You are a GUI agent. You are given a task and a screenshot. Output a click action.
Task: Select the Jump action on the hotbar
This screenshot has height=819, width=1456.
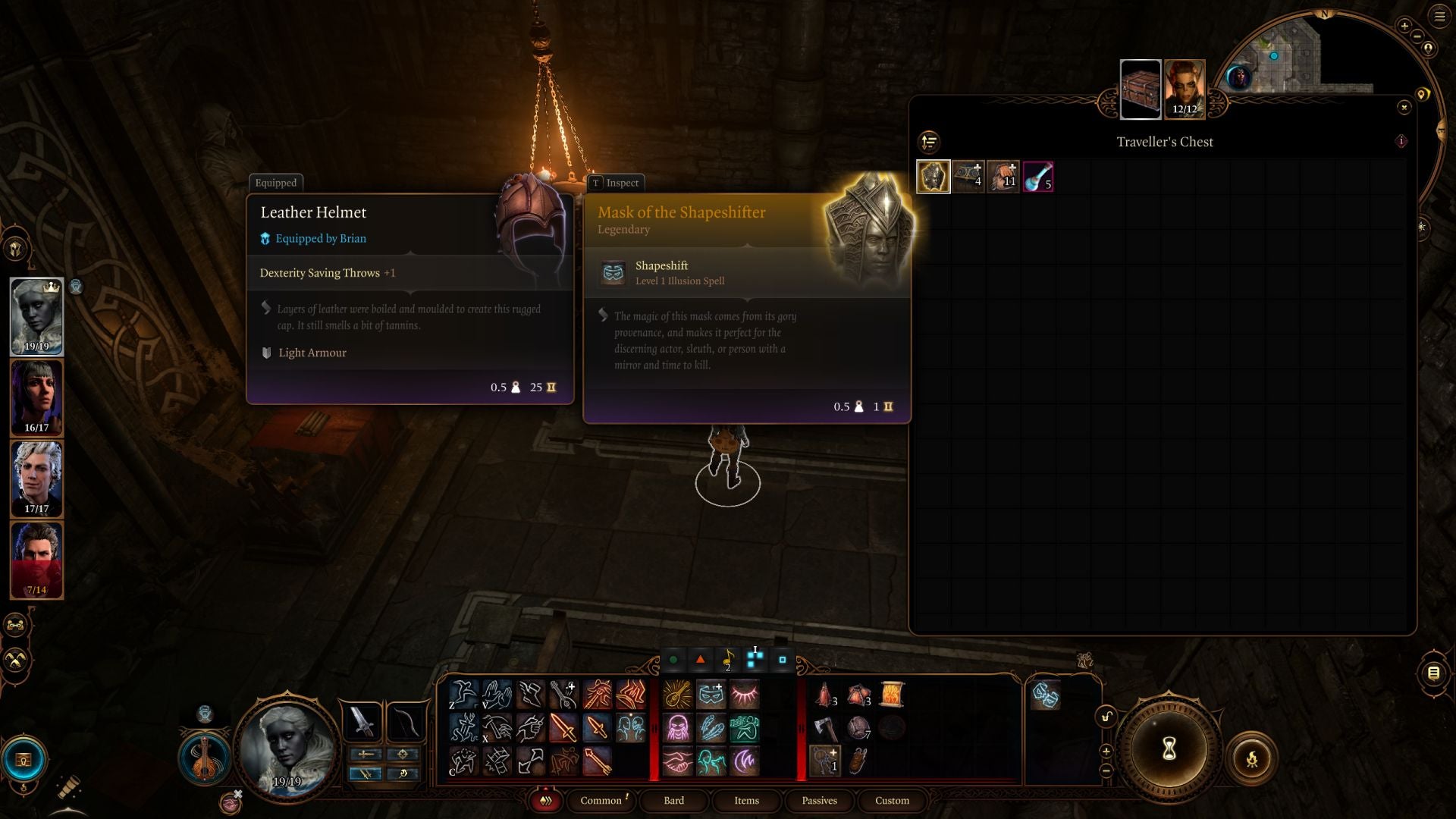point(465,693)
